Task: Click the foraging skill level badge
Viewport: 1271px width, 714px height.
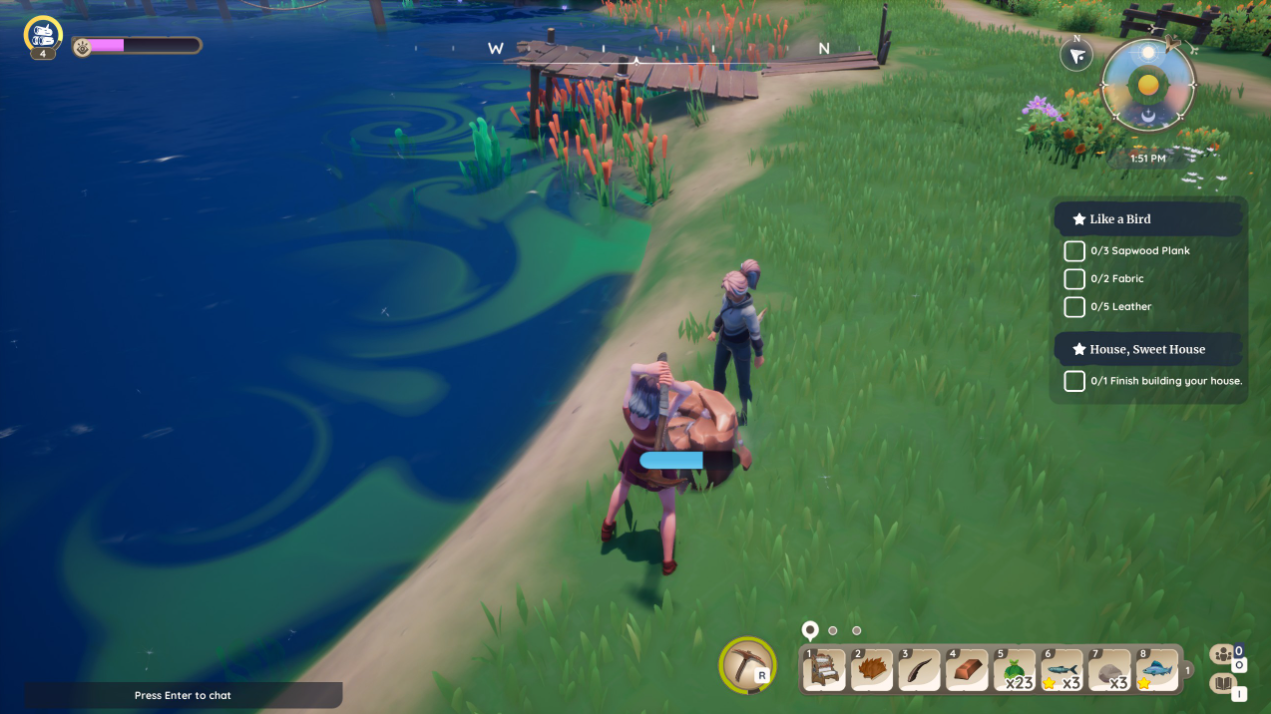Action: 43,36
